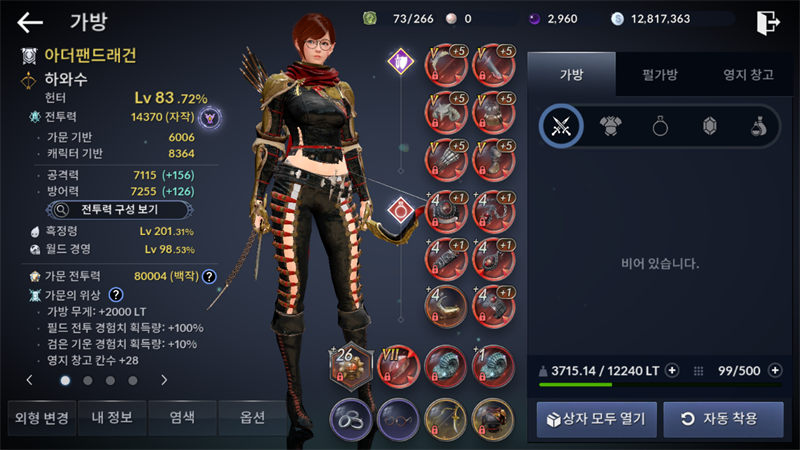800x450 pixels.
Task: Exit the bag screen via door icon
Action: [x=767, y=22]
